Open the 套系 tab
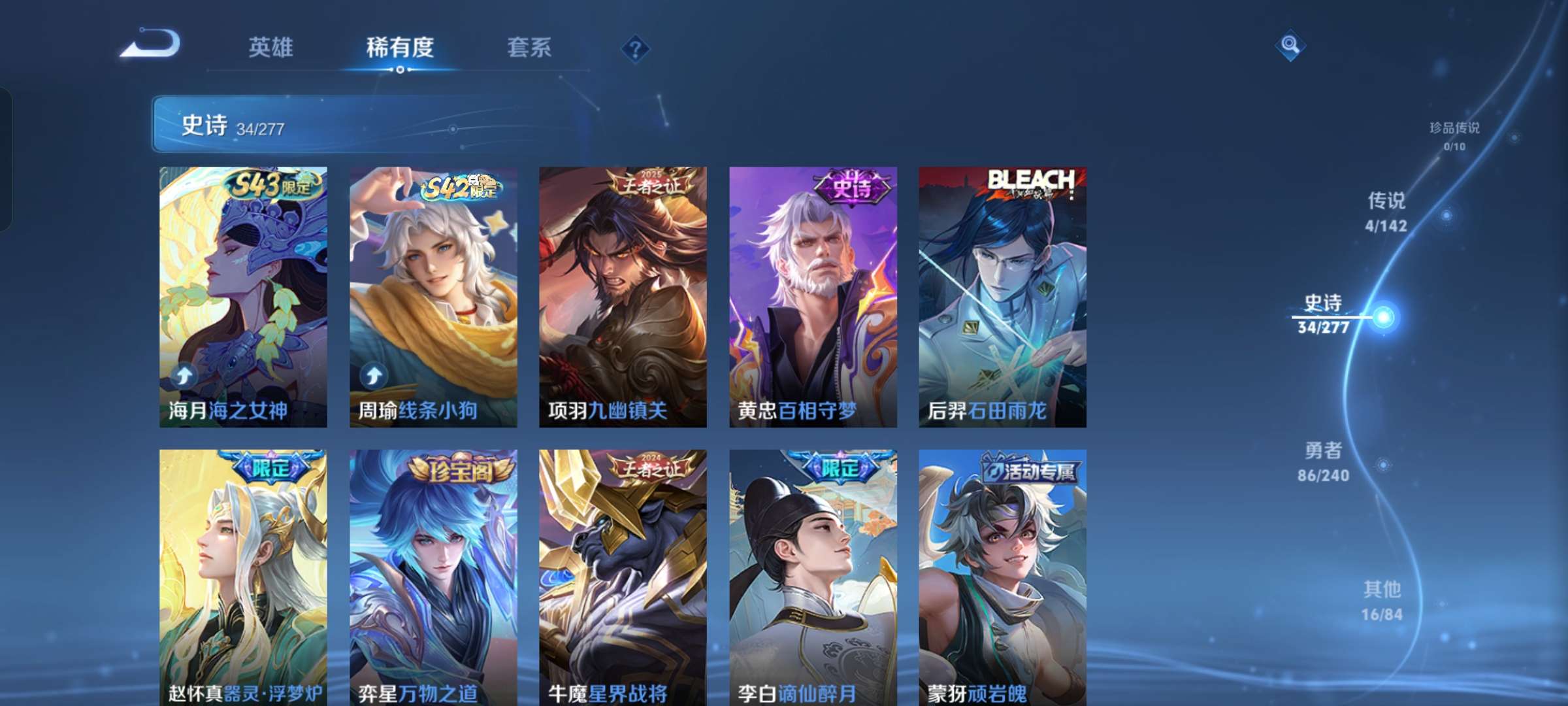Viewport: 1568px width, 706px height. (529, 47)
